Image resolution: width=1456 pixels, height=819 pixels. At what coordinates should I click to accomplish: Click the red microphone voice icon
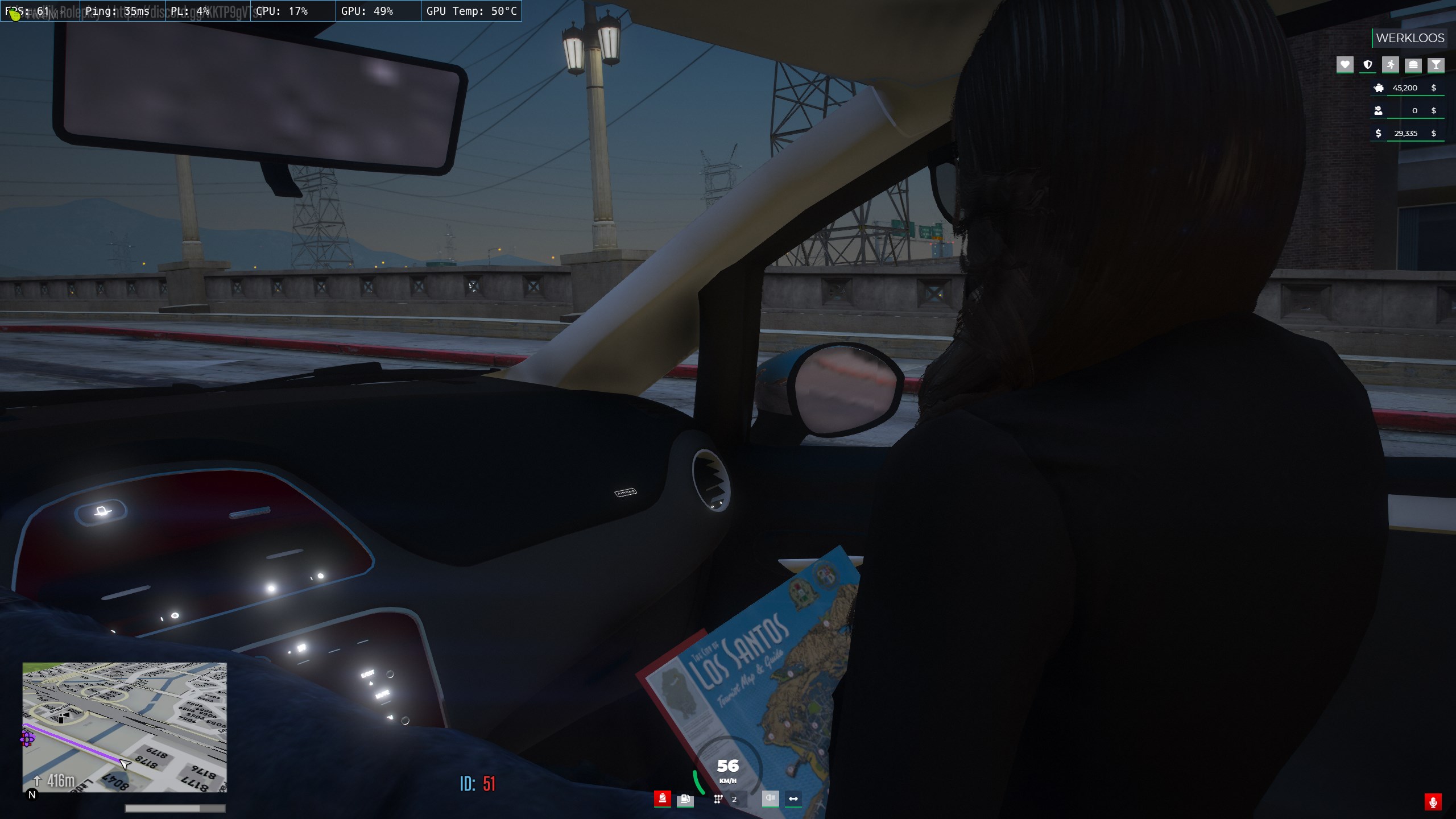pos(1433,802)
